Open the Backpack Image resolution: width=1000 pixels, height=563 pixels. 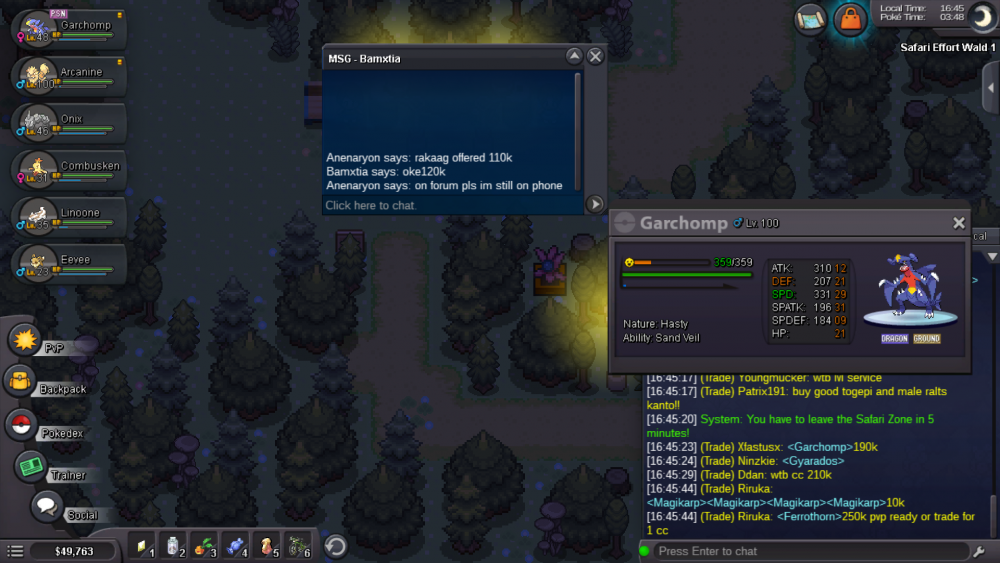tap(22, 381)
